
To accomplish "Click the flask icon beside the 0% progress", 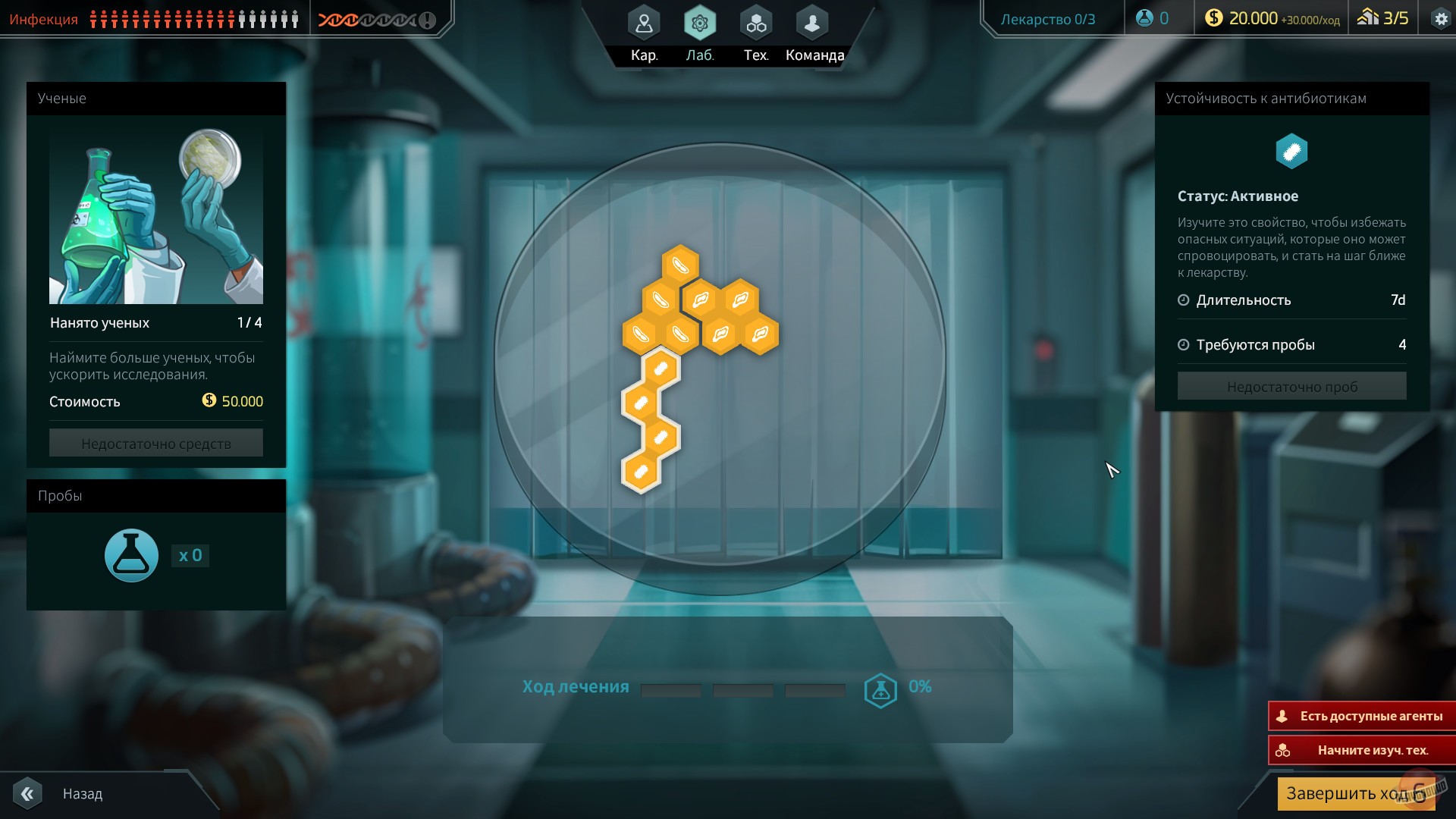I will click(x=880, y=687).
